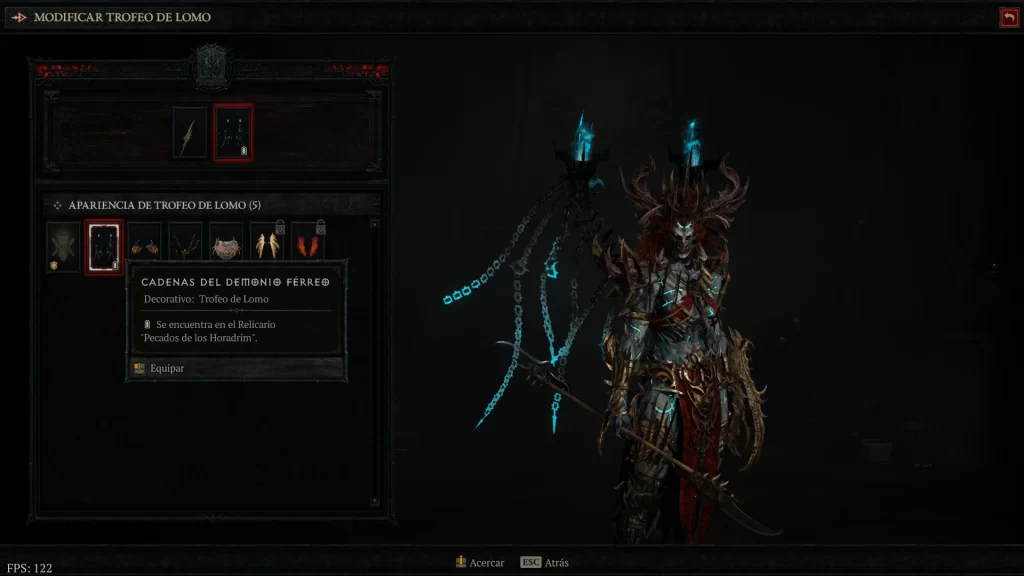Screen dimensions: 1024x576
Task: Click the appearance list scrollbar
Action: (x=375, y=360)
